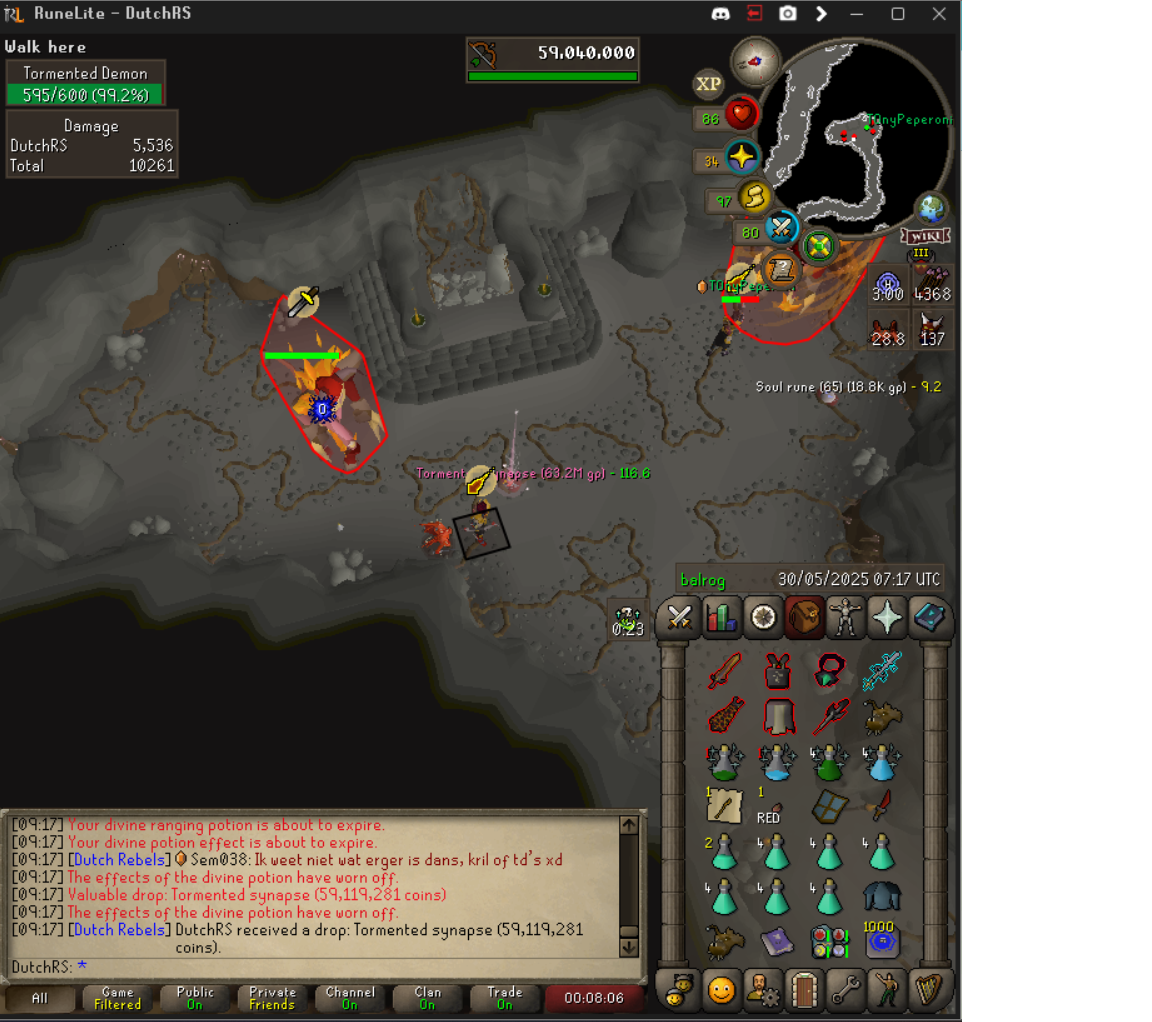Open the world map globe
The image size is (1152, 1022).
tap(931, 208)
